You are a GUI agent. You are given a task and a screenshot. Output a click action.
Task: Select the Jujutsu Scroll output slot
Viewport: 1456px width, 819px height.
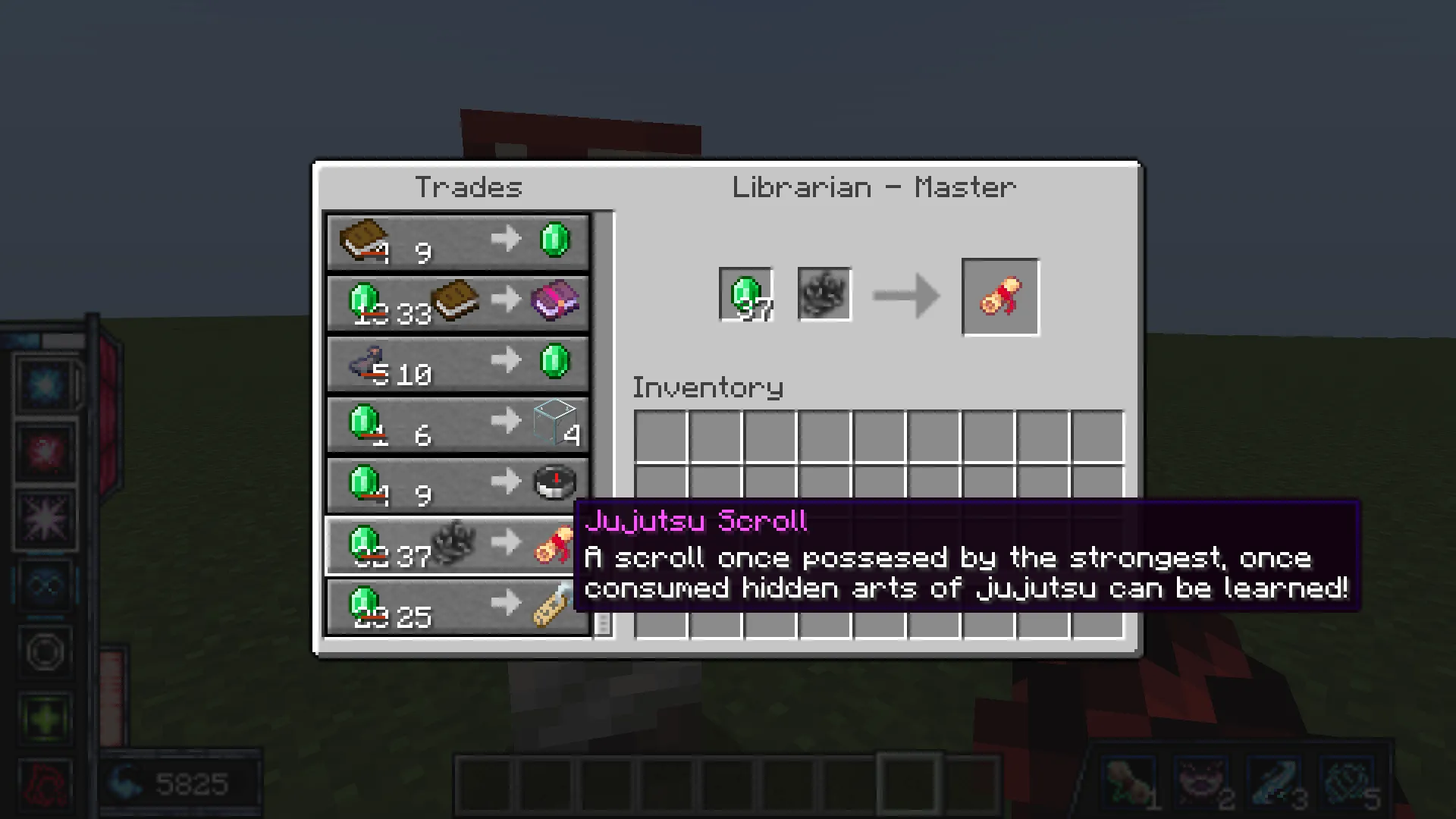1001,296
